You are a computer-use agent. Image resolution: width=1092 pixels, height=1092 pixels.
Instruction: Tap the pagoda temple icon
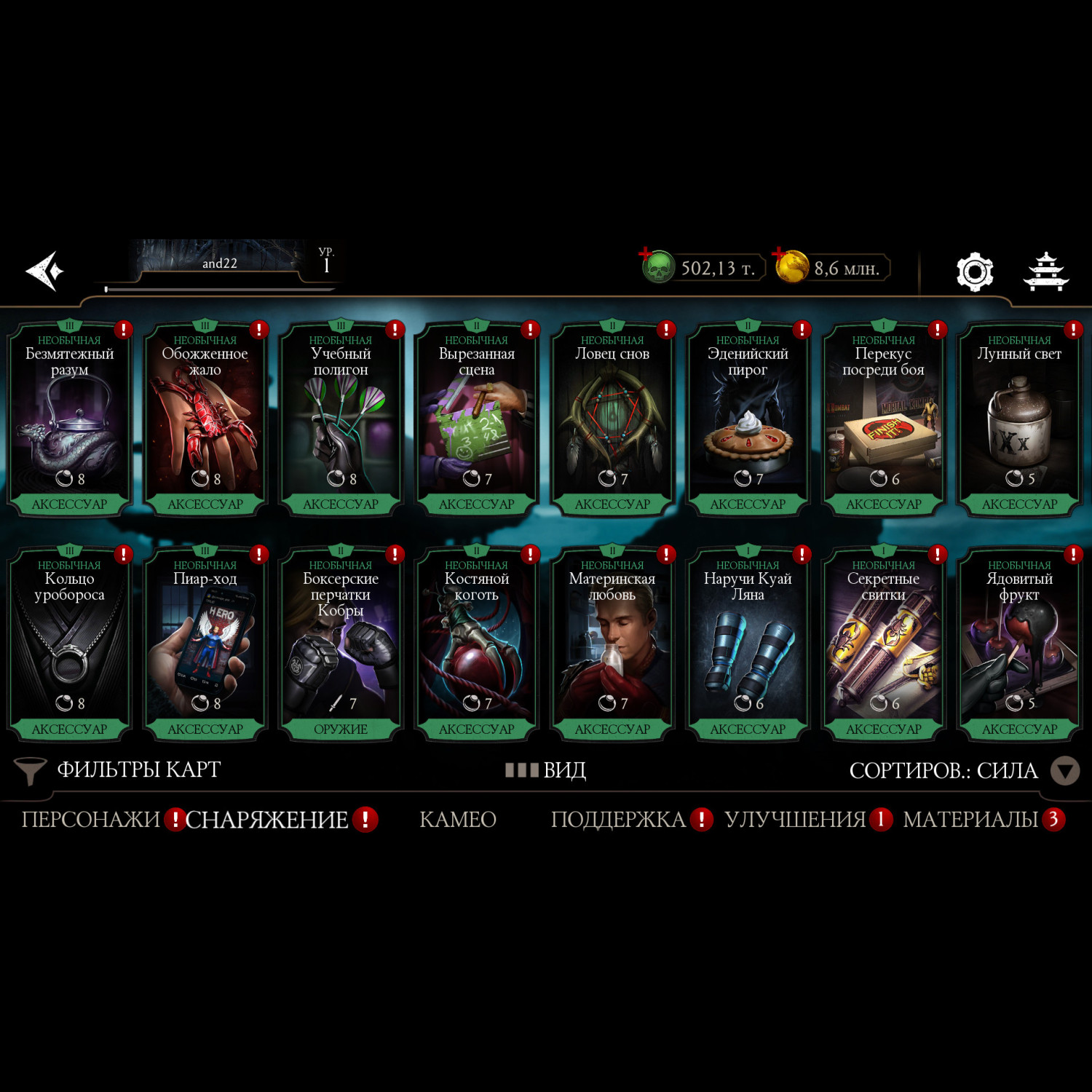1045,272
